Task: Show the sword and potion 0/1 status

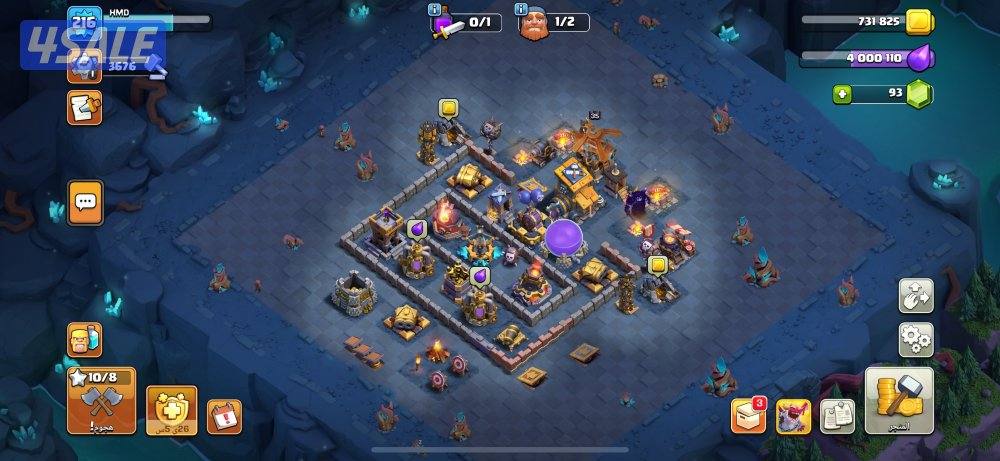Action: 465,22
